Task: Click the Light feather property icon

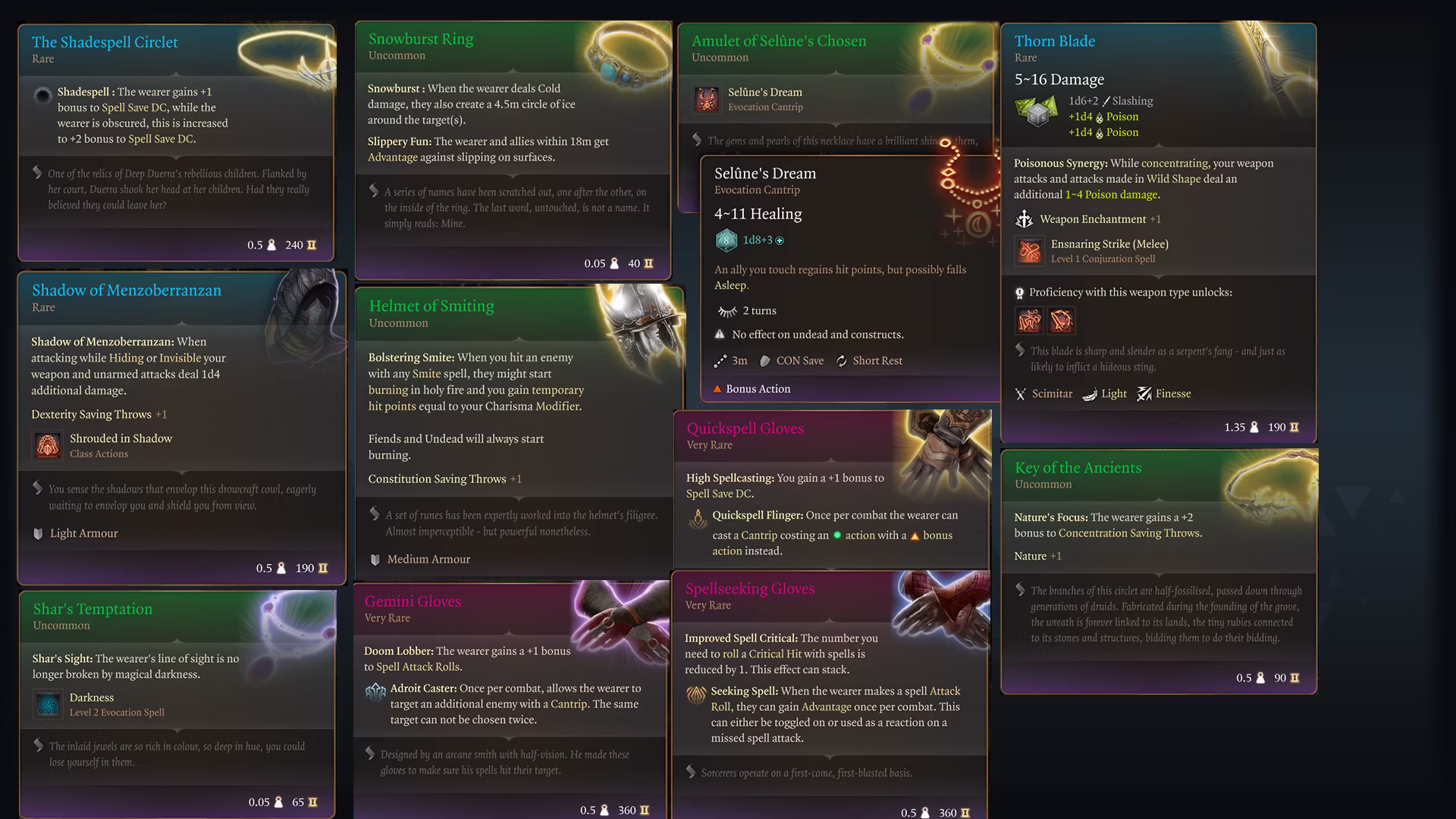Action: [x=1089, y=394]
